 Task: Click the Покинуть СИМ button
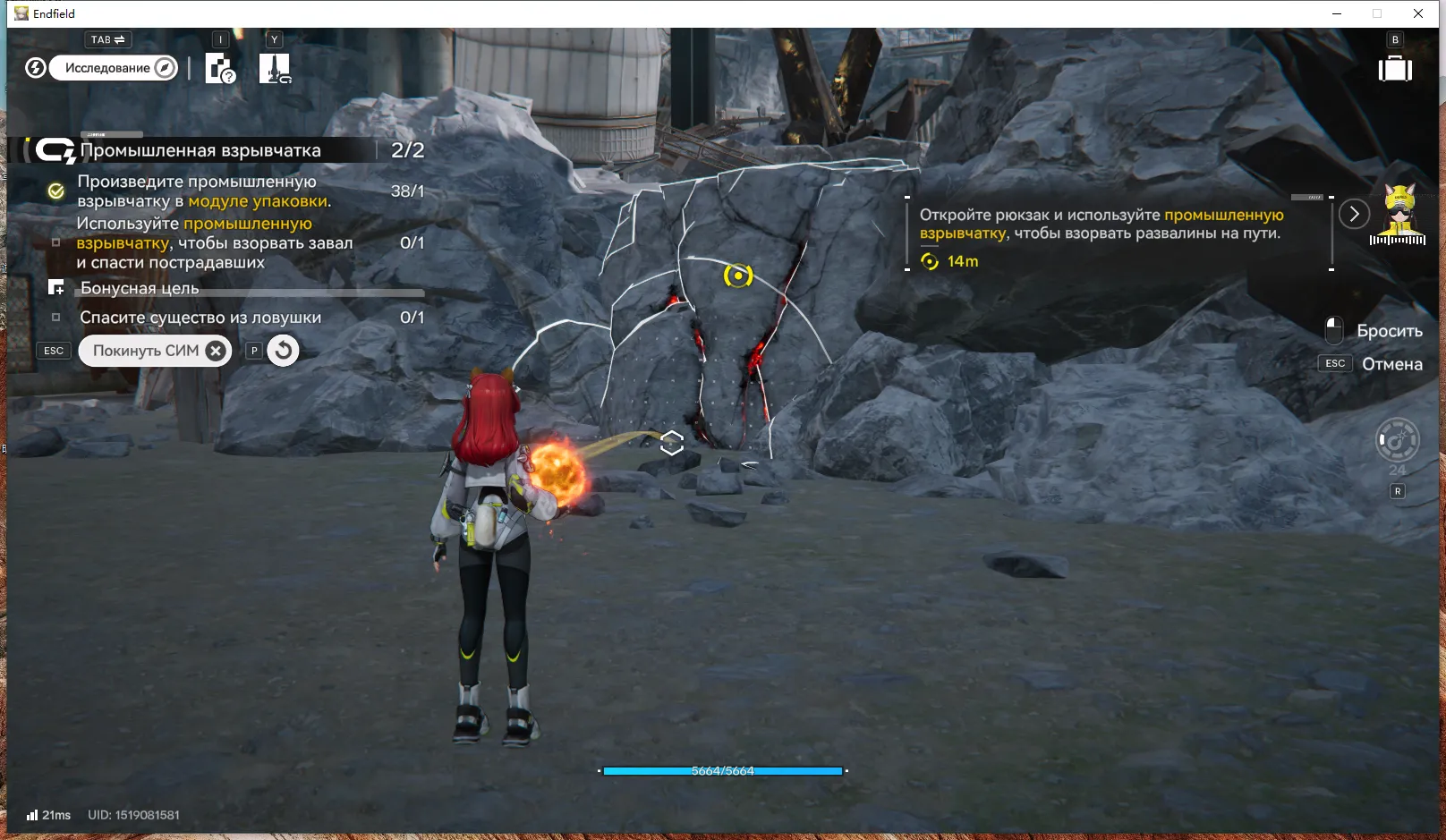[x=155, y=351]
